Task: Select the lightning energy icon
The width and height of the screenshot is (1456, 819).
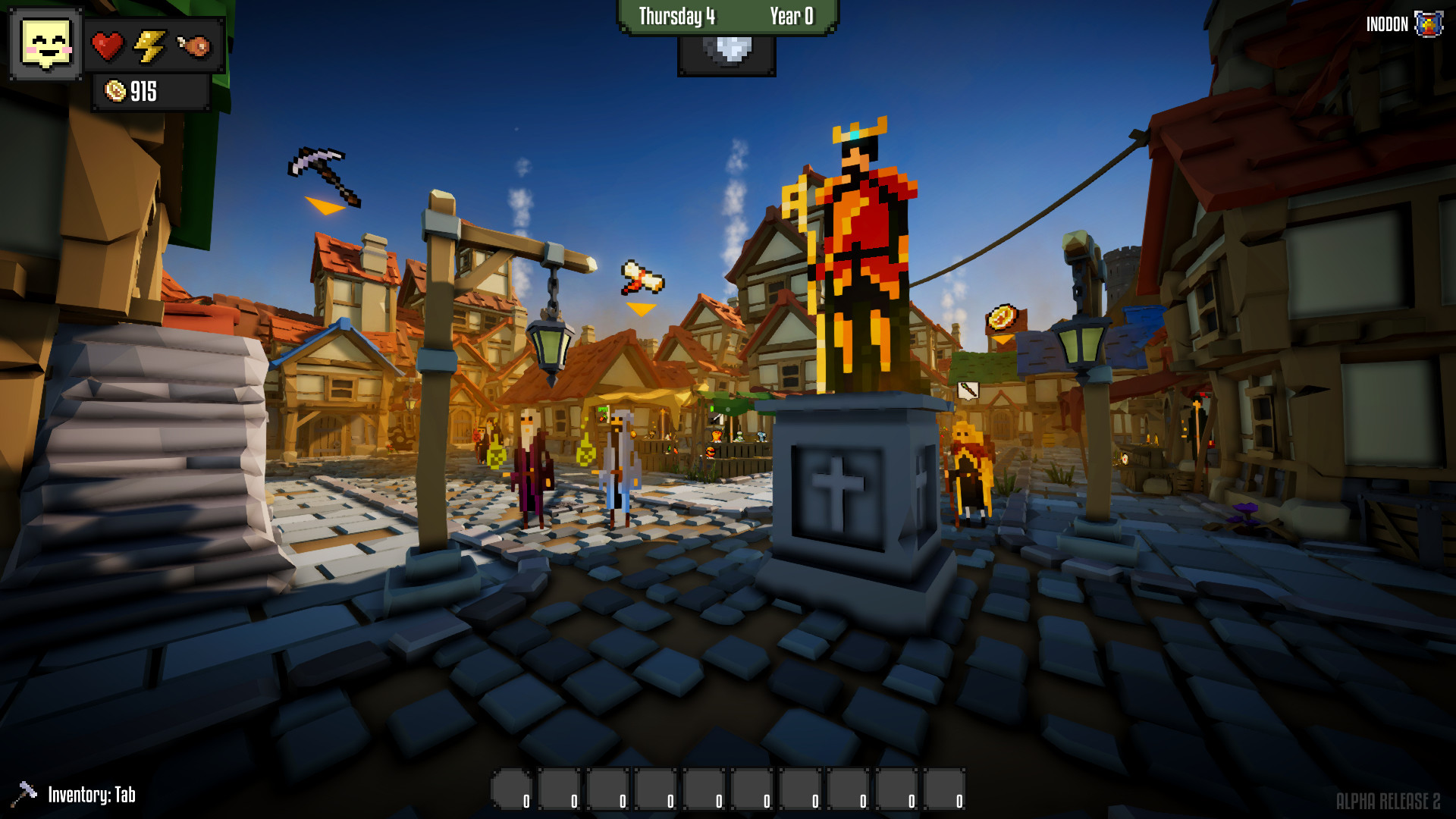Action: tap(150, 45)
